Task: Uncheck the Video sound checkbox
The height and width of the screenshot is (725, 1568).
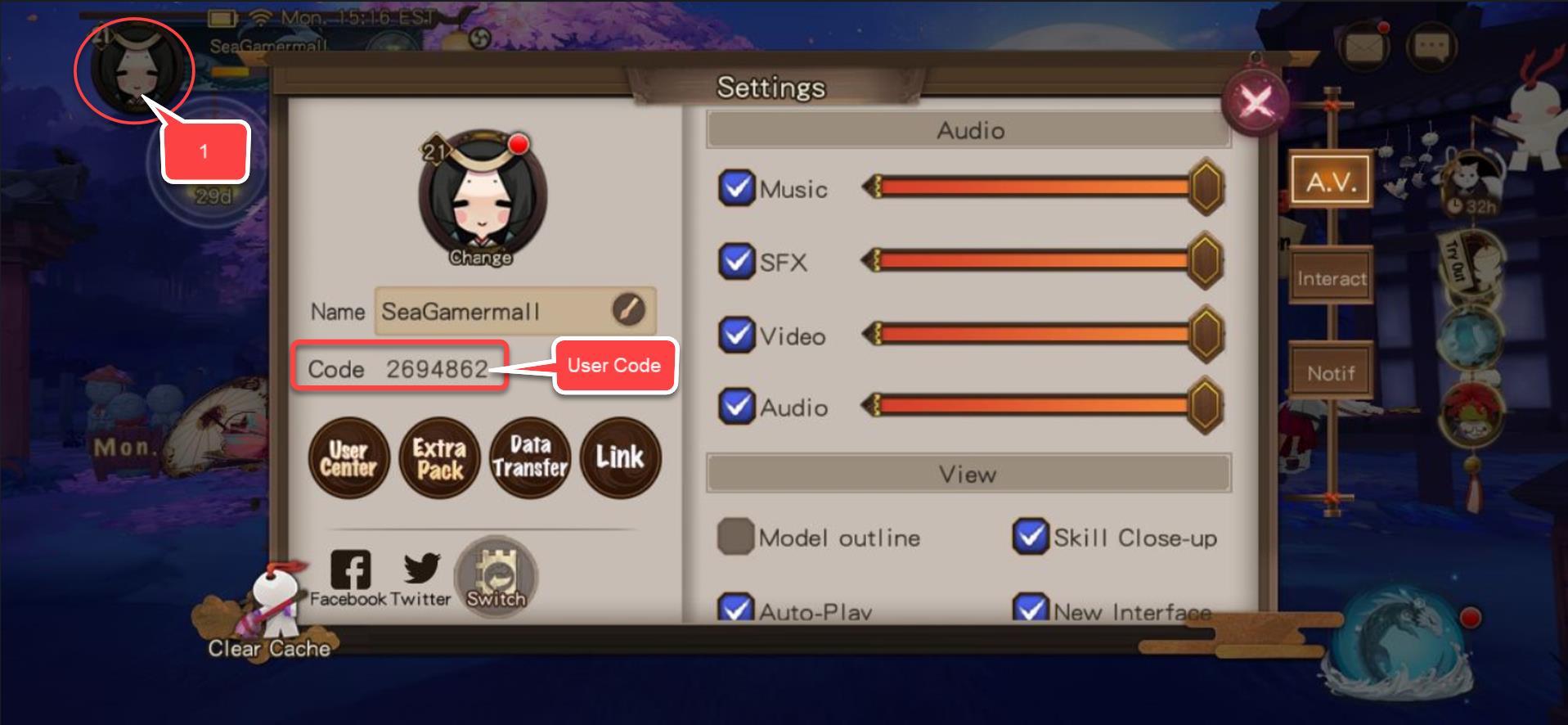Action: [x=736, y=335]
